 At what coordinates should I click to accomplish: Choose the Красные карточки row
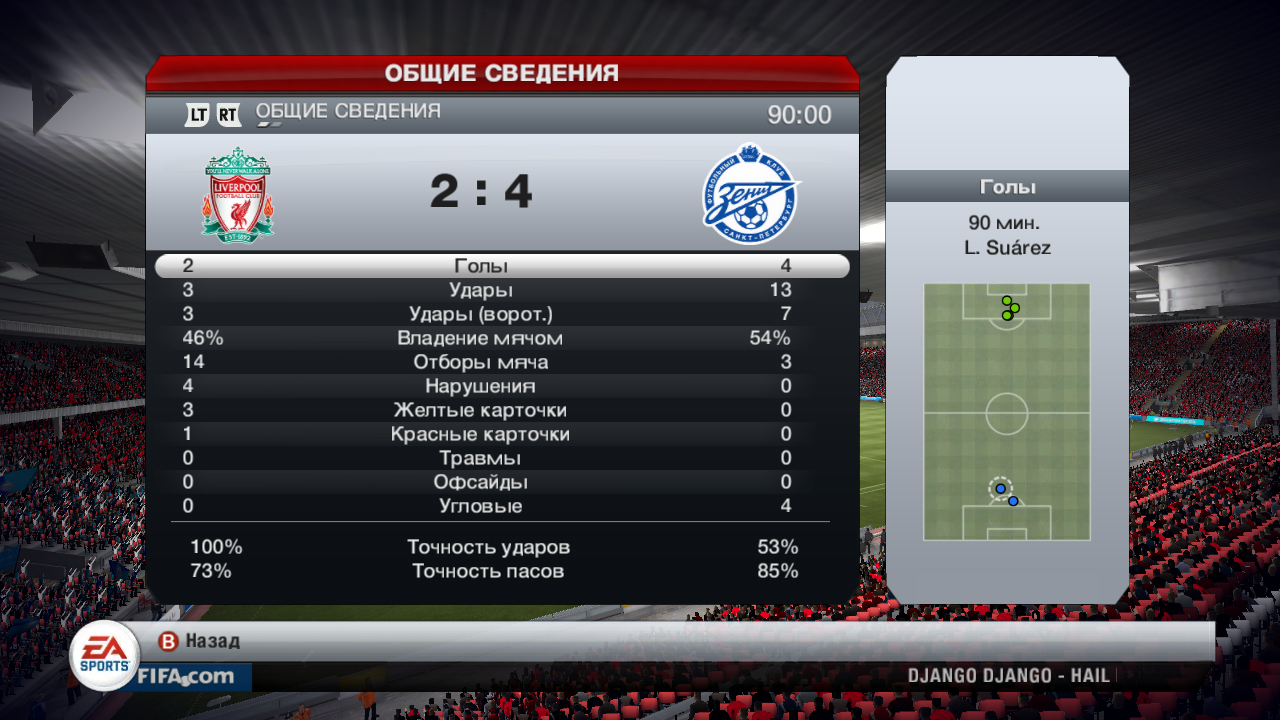[481, 434]
